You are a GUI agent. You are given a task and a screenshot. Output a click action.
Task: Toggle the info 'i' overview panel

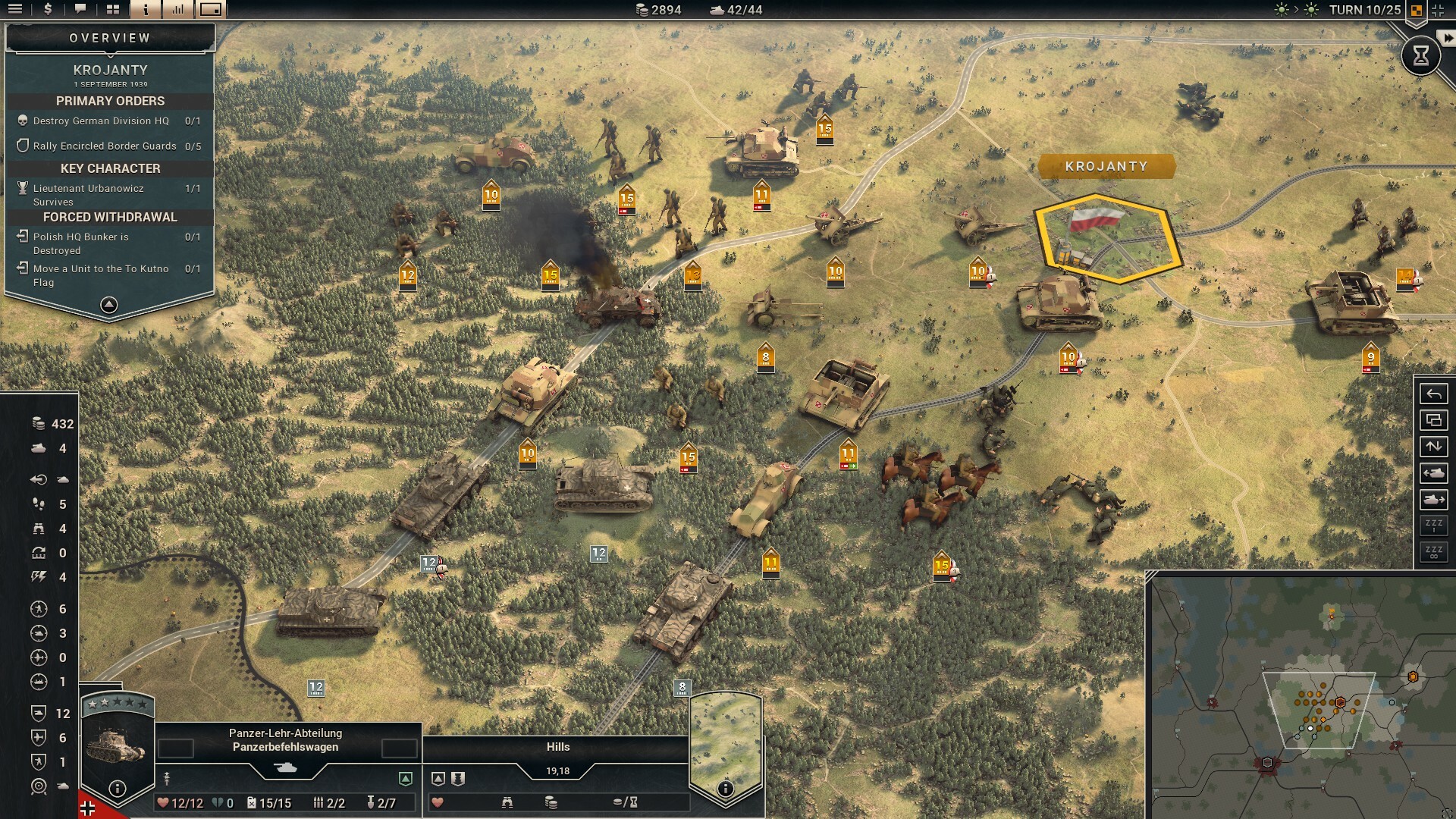[146, 9]
